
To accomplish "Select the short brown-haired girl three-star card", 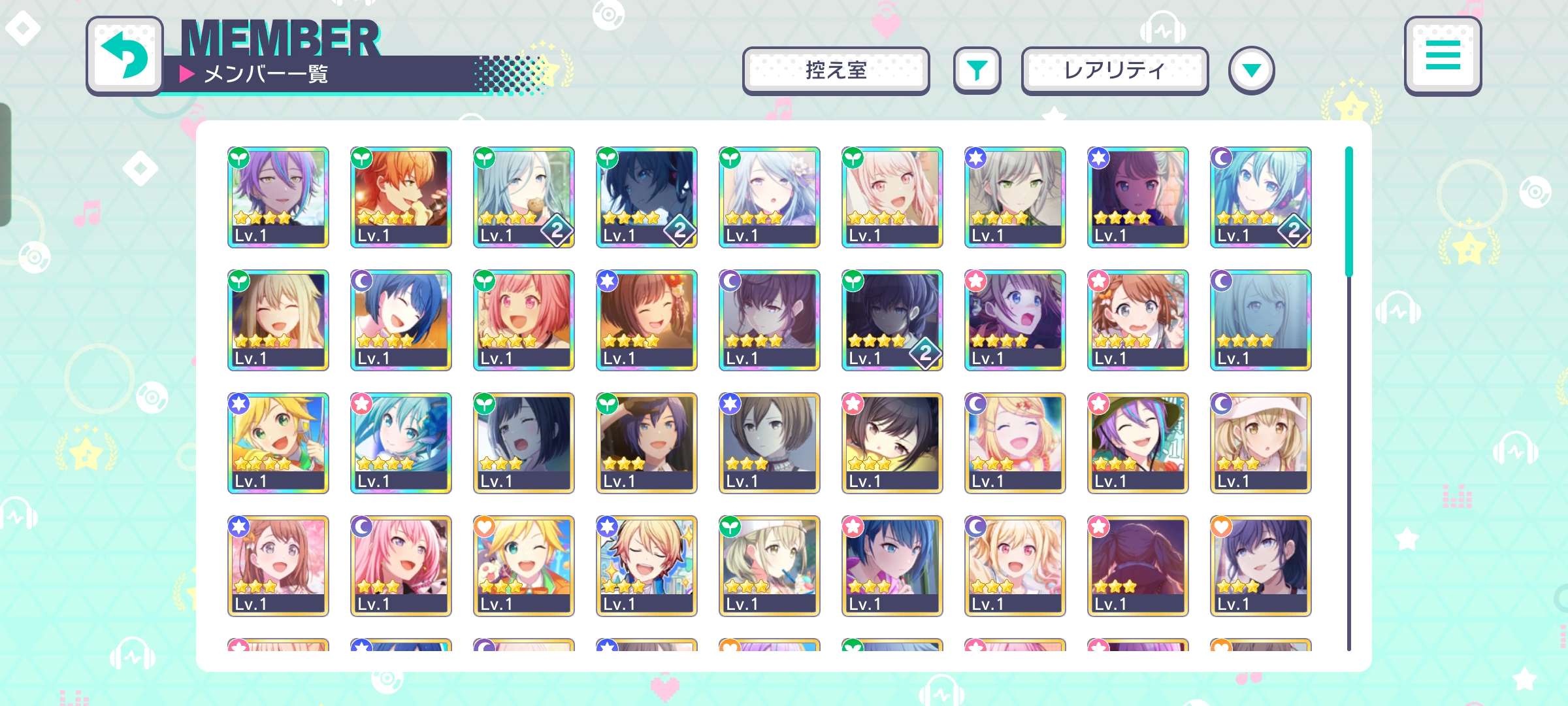I will (x=770, y=443).
